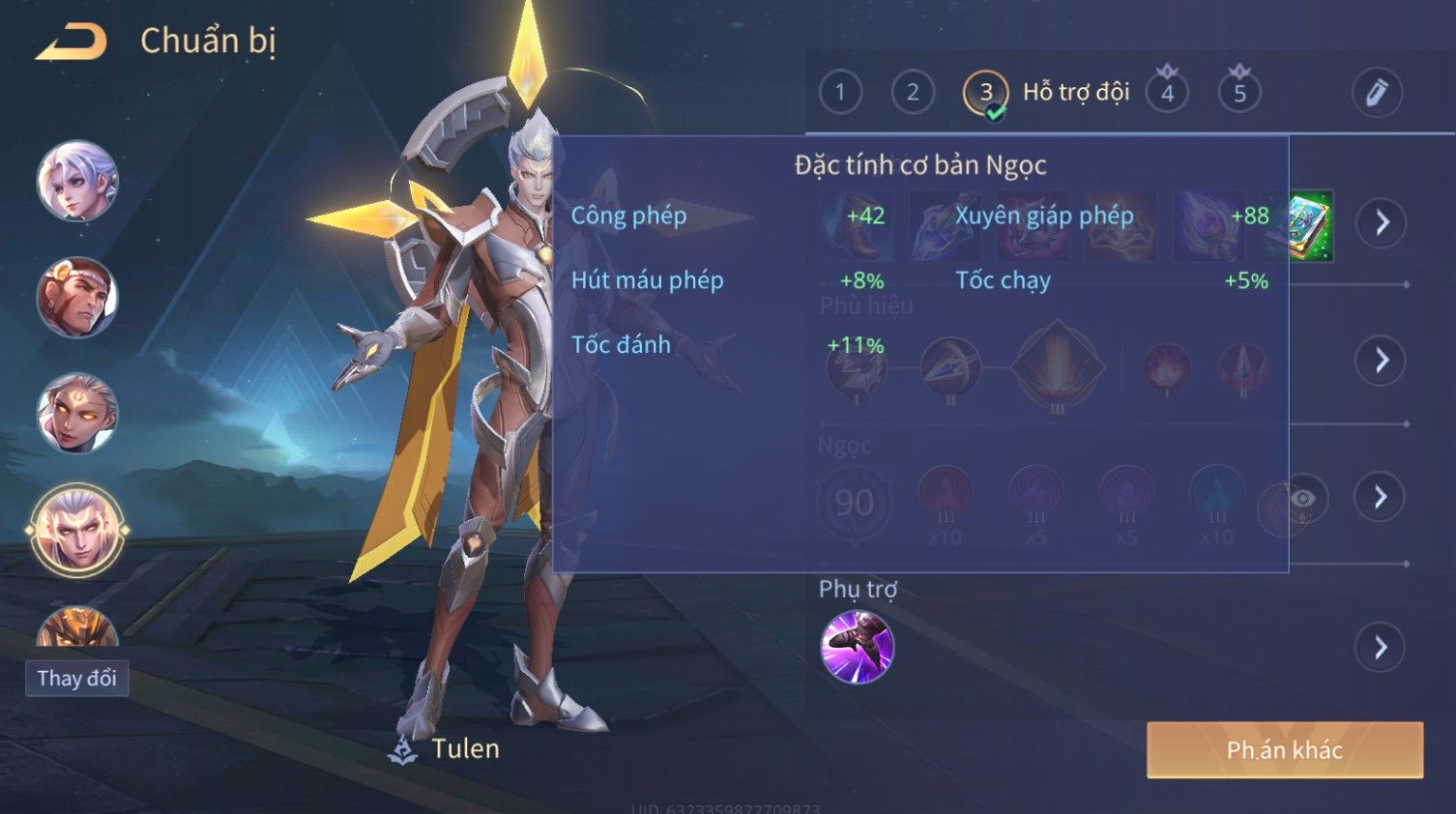
Task: Pick the silver-haired hero portrait at top
Action: point(77,181)
